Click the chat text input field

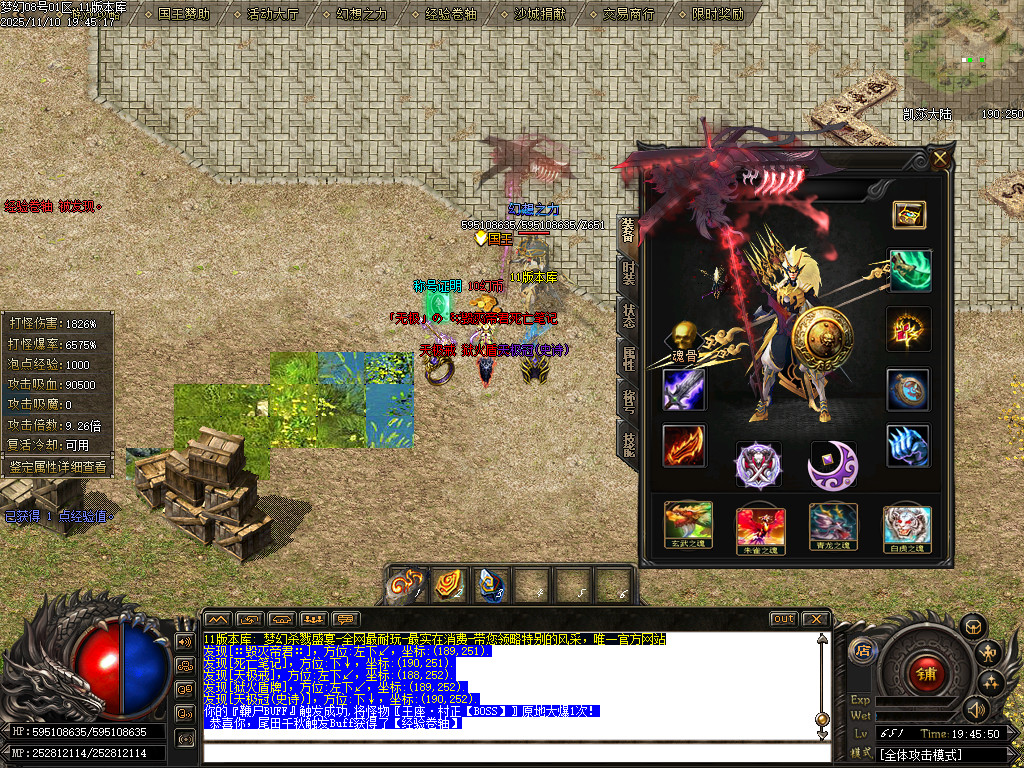pos(510,754)
